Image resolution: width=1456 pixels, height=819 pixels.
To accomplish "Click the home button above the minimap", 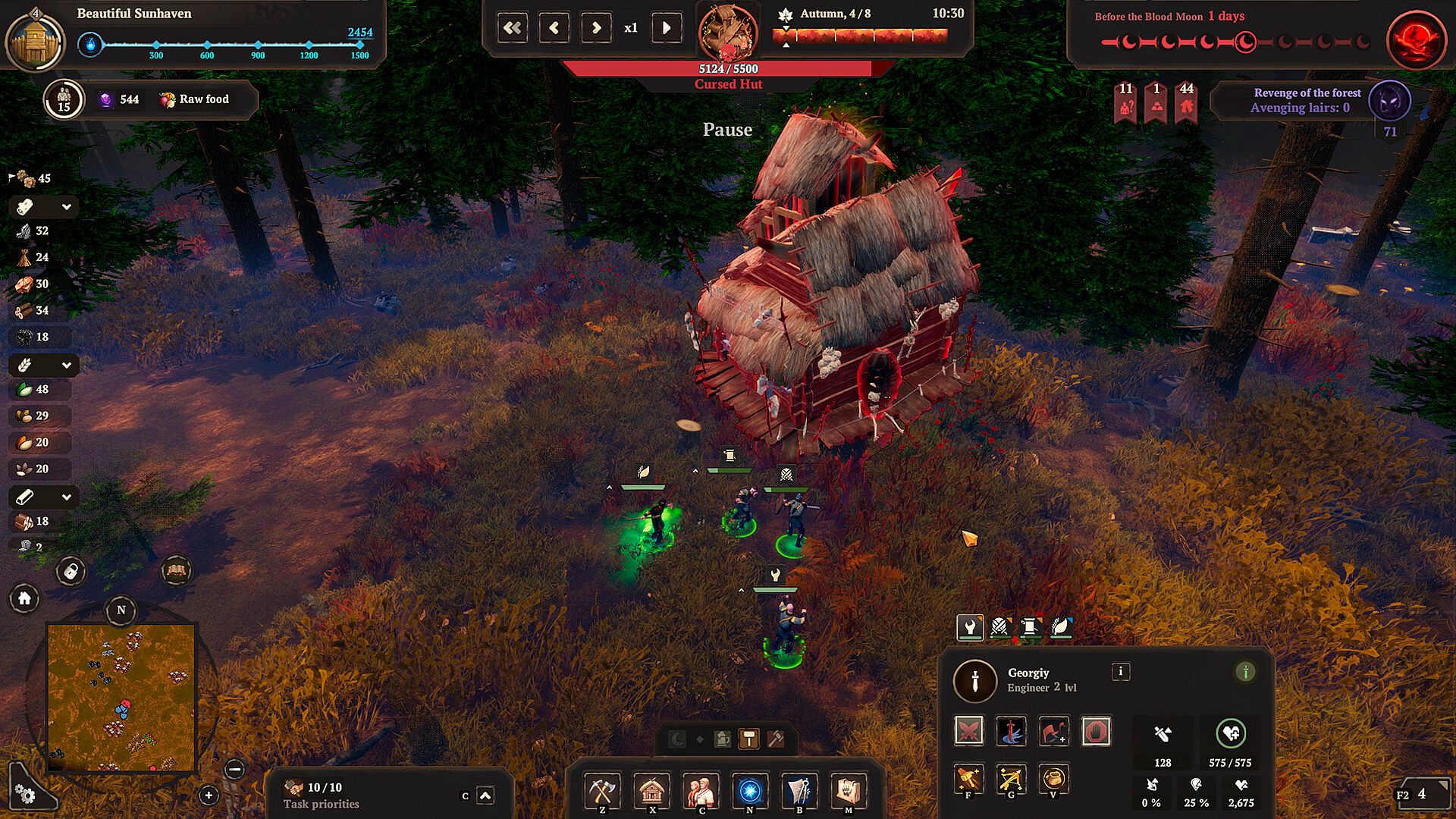I will 24,599.
